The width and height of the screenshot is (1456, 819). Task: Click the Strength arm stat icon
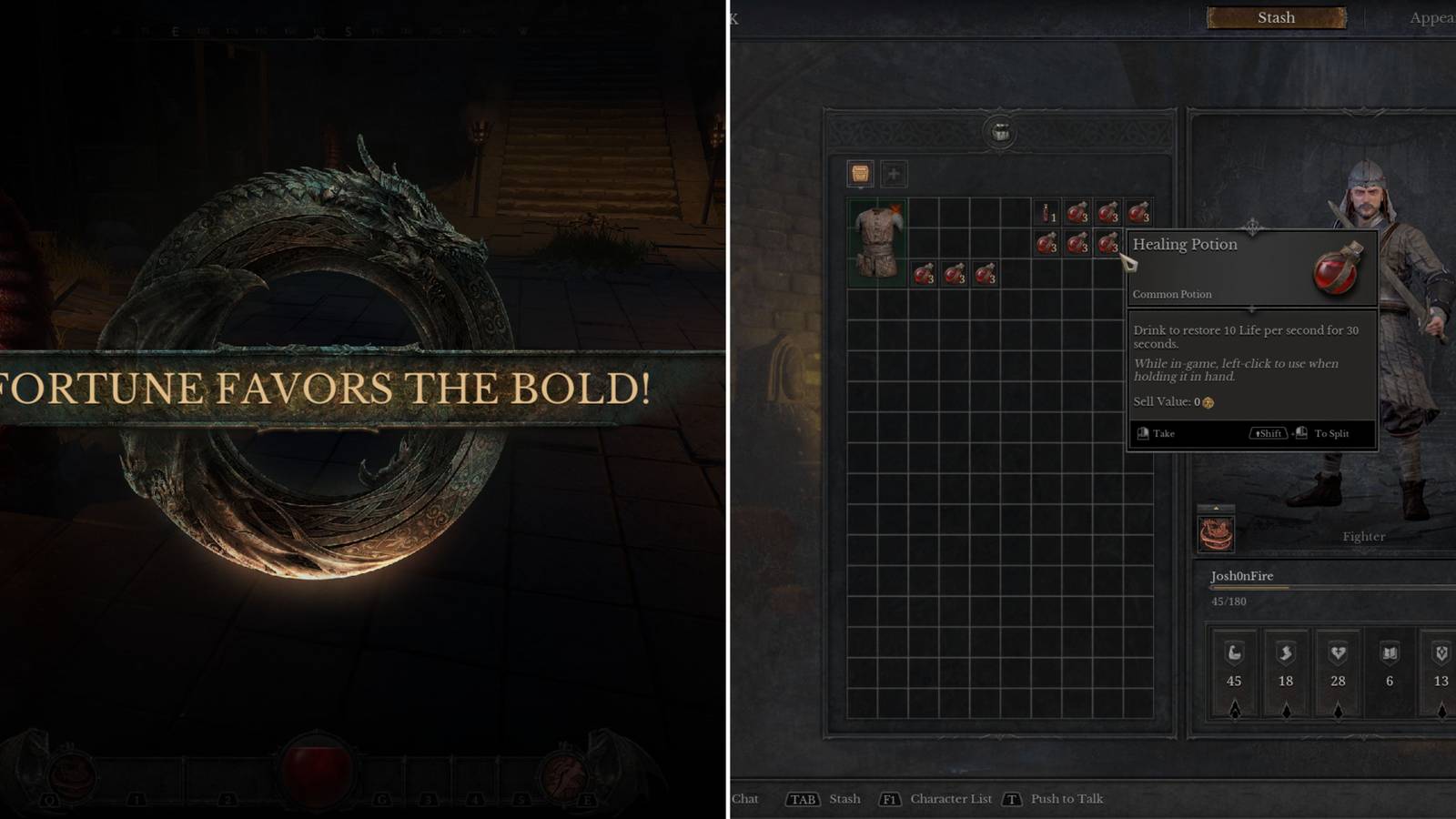[1235, 653]
